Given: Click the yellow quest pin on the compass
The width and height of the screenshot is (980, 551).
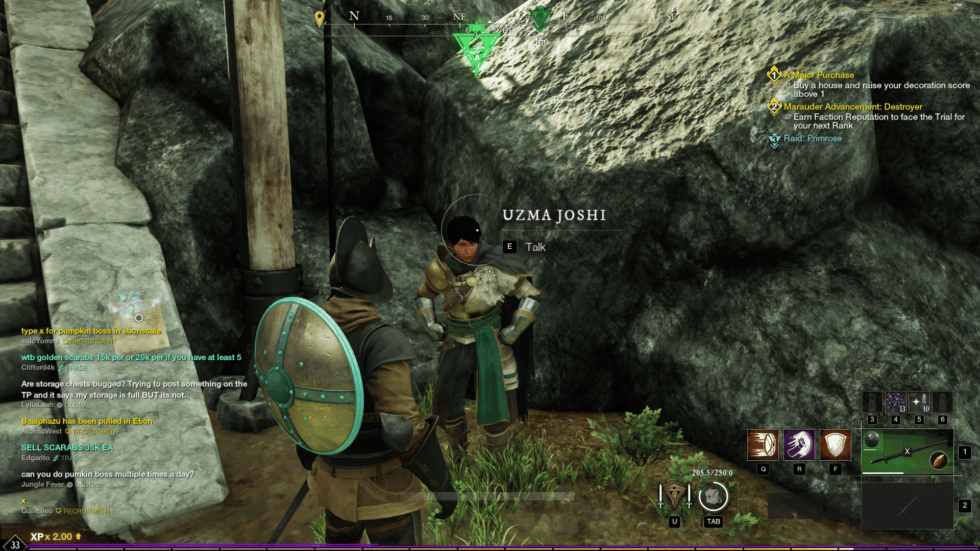Looking at the screenshot, I should point(320,18).
